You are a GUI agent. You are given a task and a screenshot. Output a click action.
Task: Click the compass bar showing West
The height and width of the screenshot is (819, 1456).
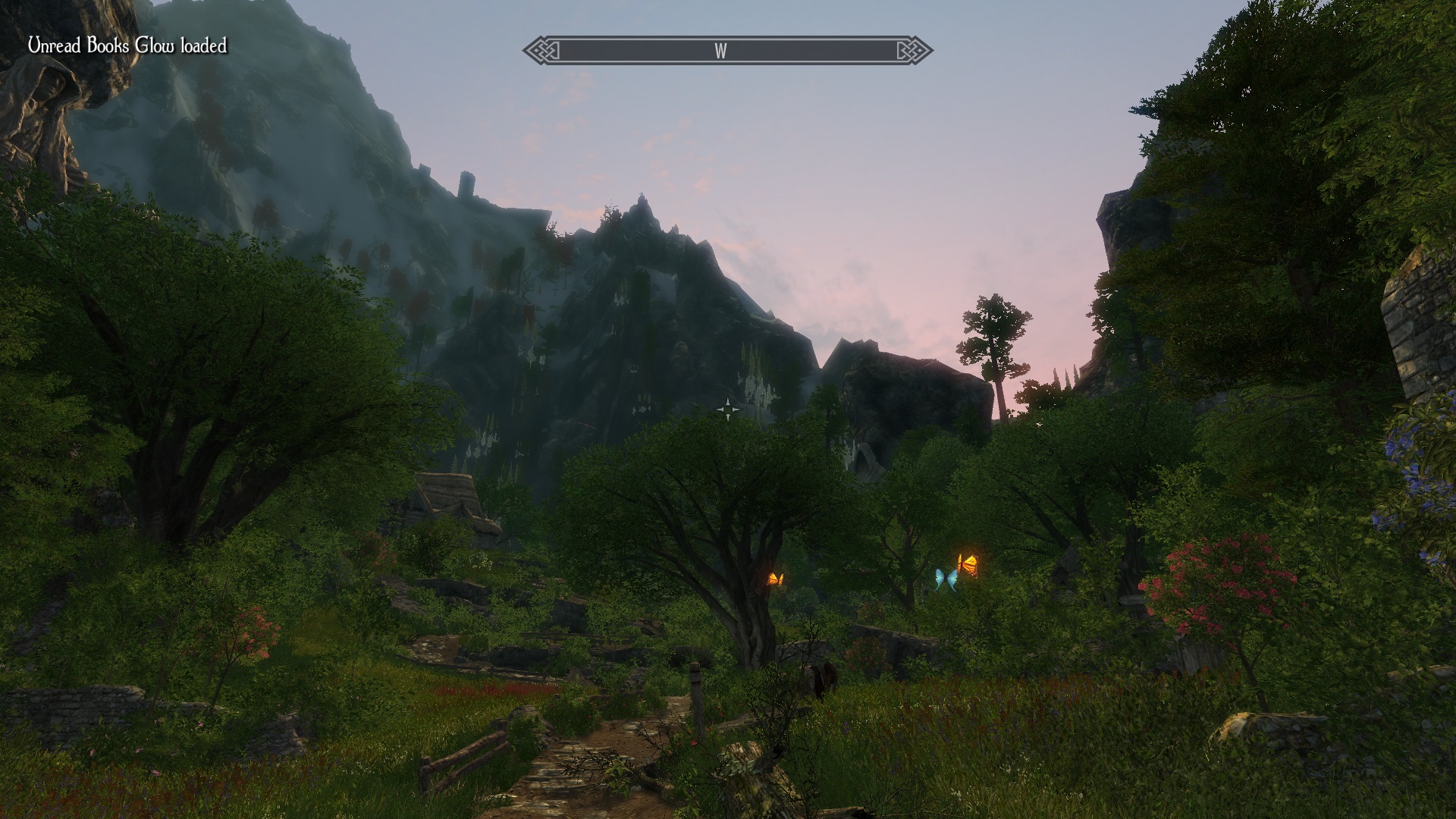pyautogui.click(x=727, y=51)
